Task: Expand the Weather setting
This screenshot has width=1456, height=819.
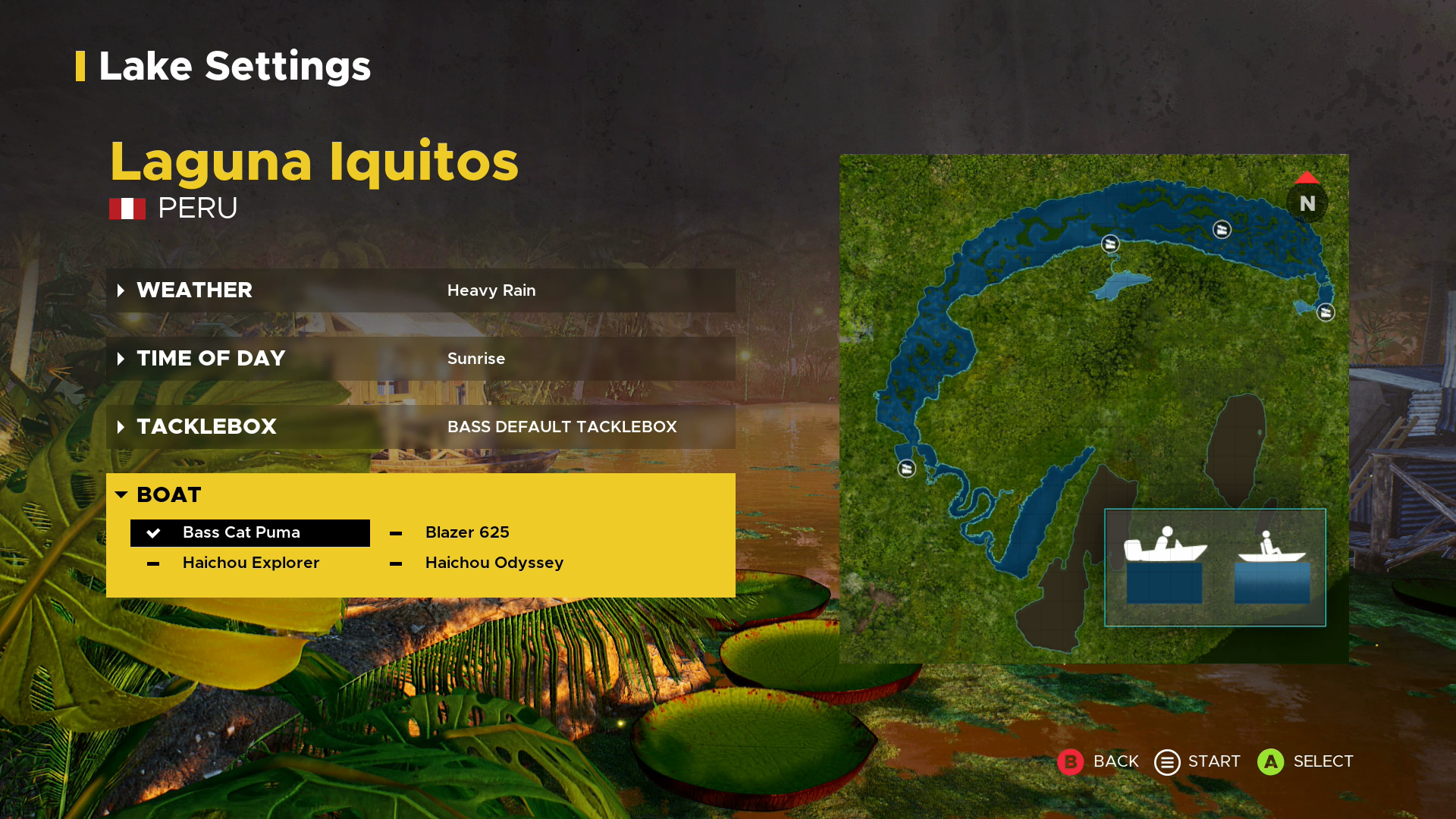Action: (x=194, y=290)
